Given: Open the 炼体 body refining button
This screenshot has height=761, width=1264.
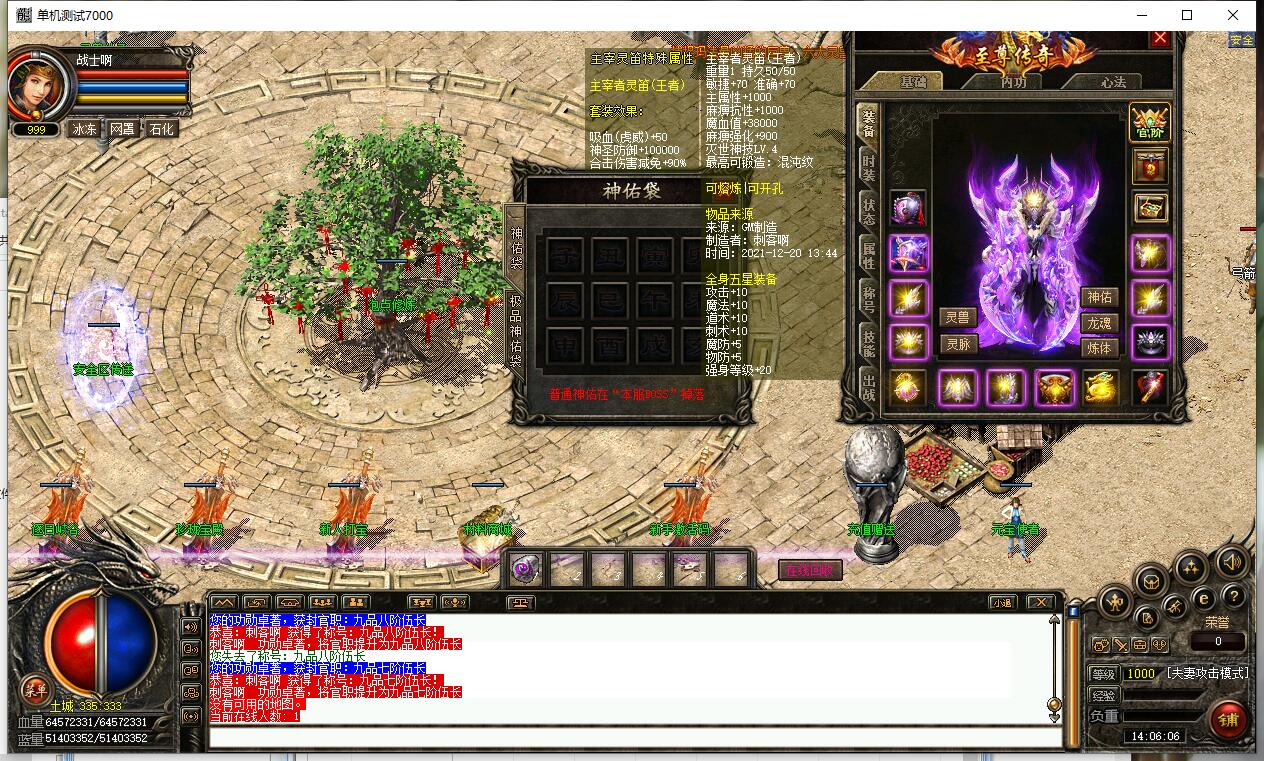Looking at the screenshot, I should 1099,348.
